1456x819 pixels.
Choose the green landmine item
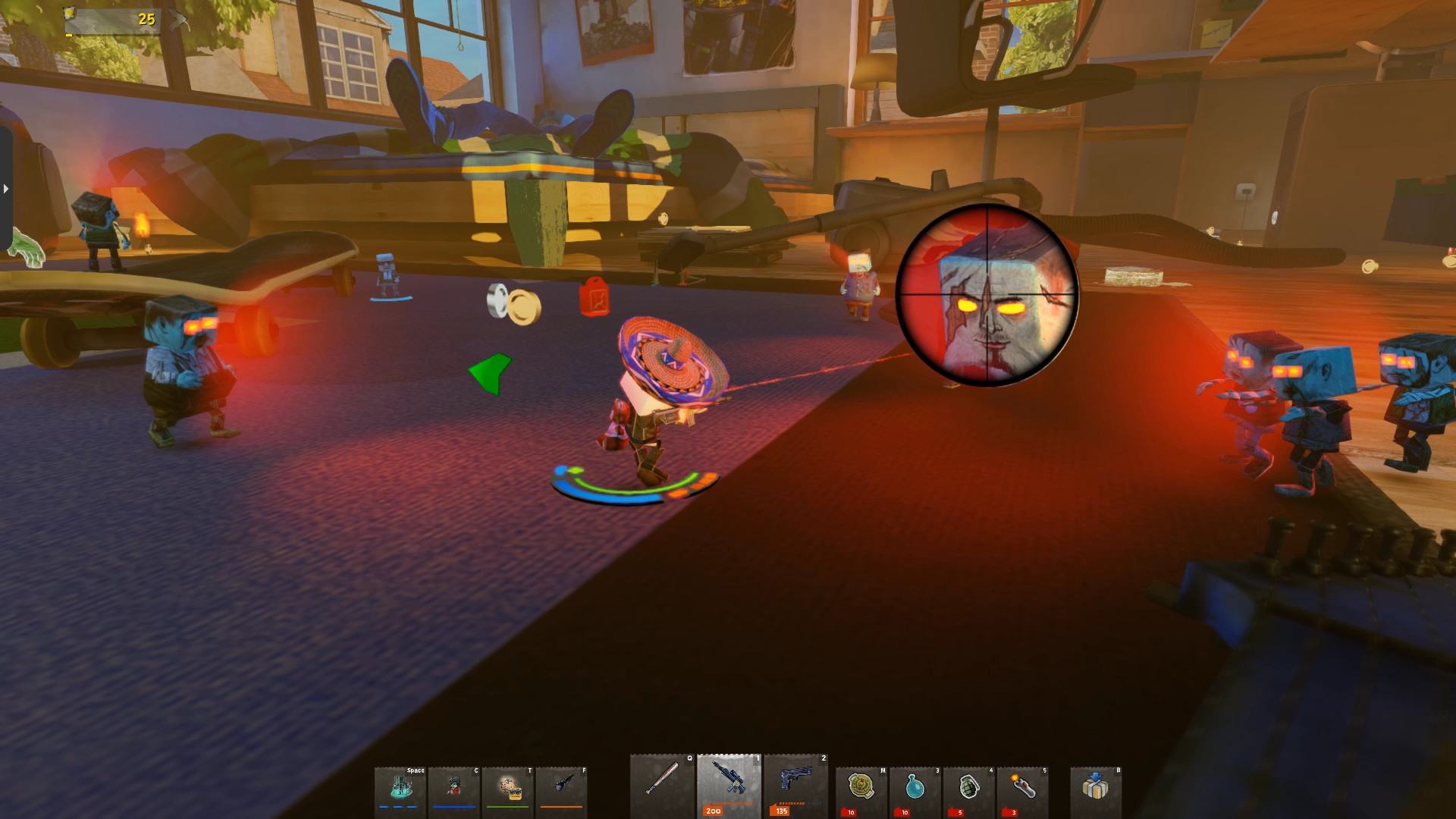tap(861, 789)
